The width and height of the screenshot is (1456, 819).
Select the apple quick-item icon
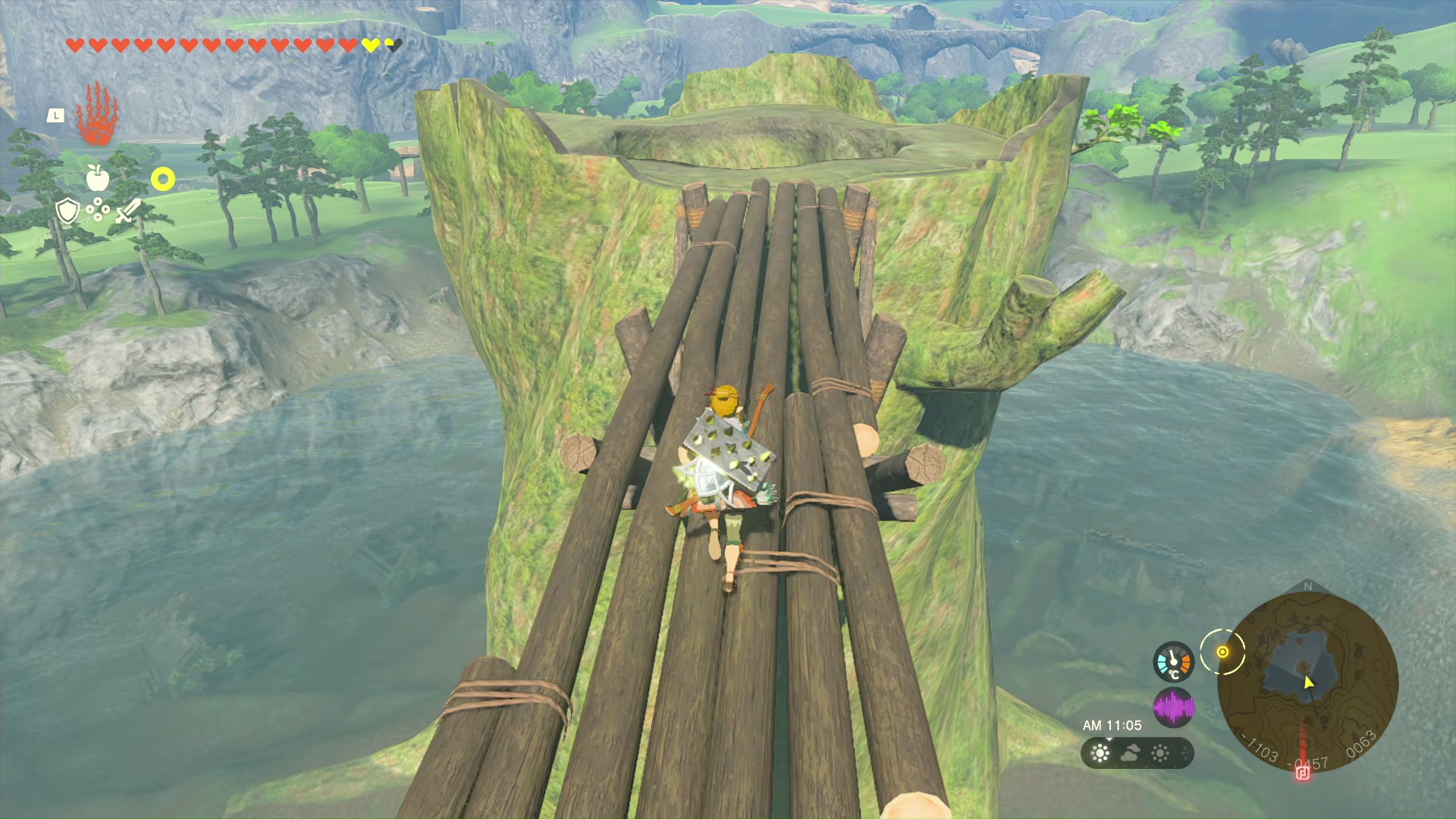(97, 178)
